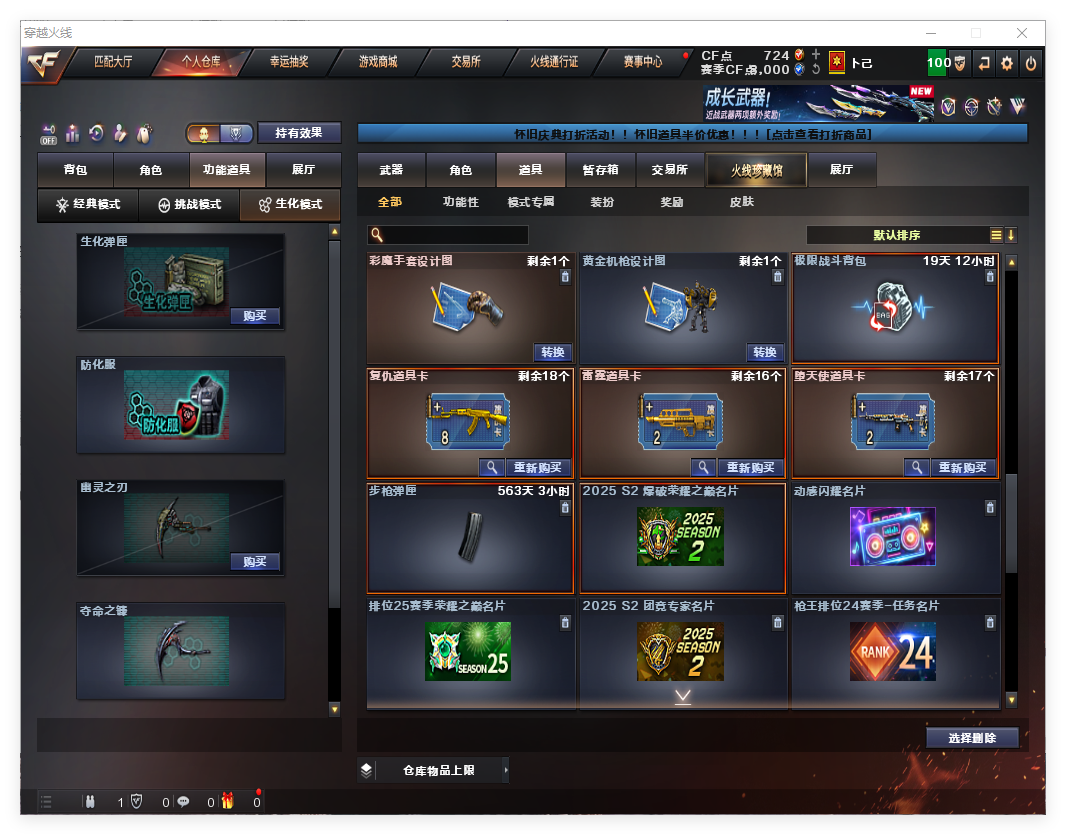Filter items by 功能性 category
This screenshot has width=1066, height=835.
point(461,202)
